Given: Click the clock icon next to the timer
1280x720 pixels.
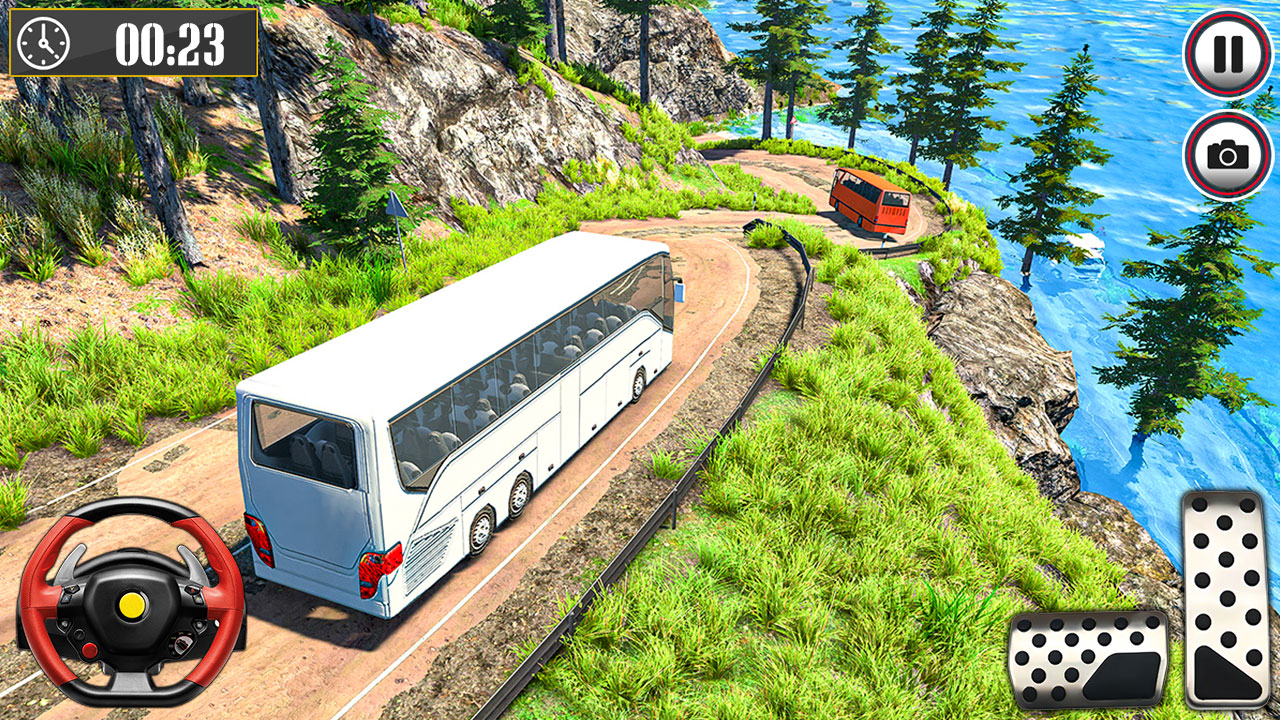Looking at the screenshot, I should 41,44.
